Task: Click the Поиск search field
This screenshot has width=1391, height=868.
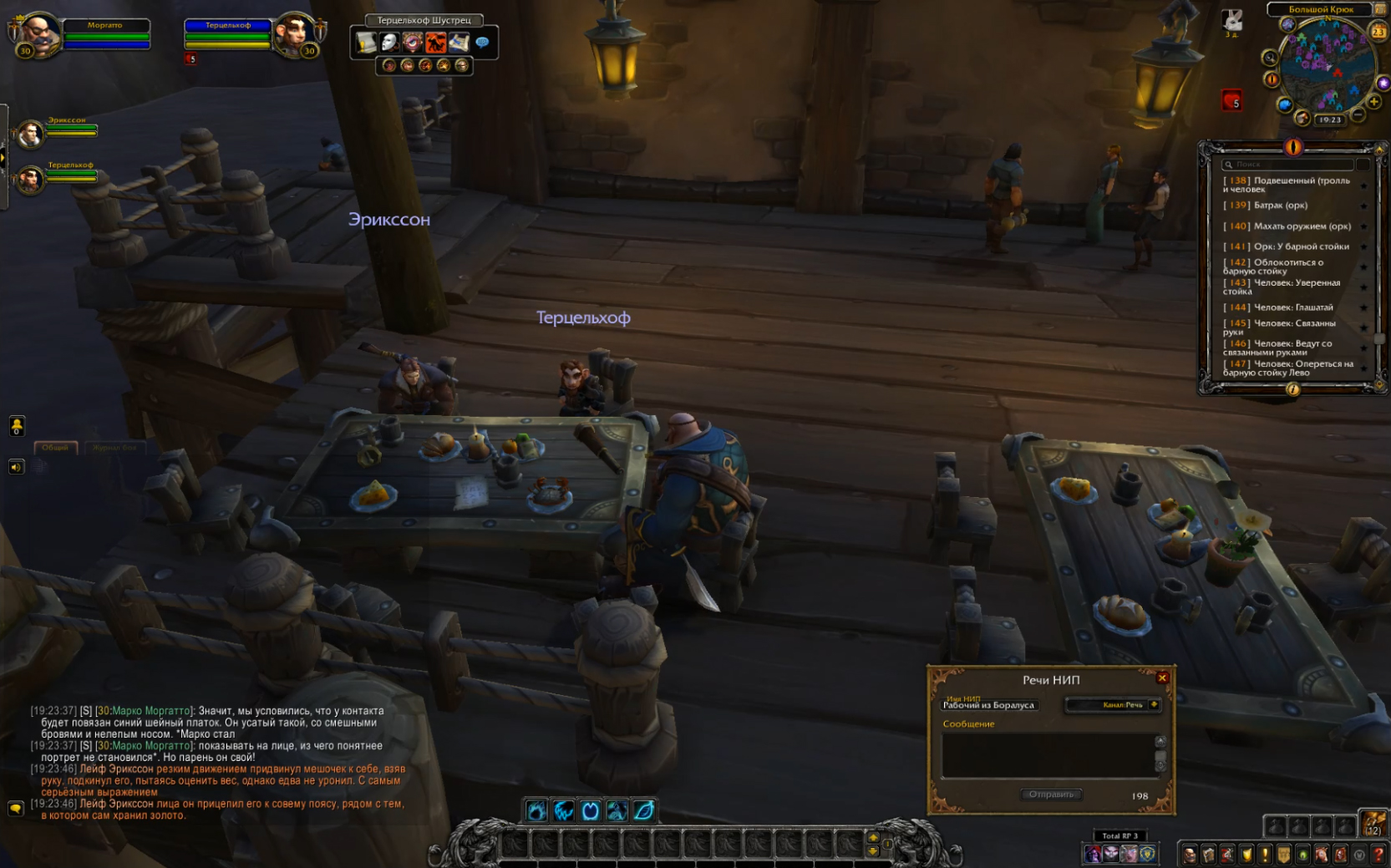Action: coord(1287,165)
